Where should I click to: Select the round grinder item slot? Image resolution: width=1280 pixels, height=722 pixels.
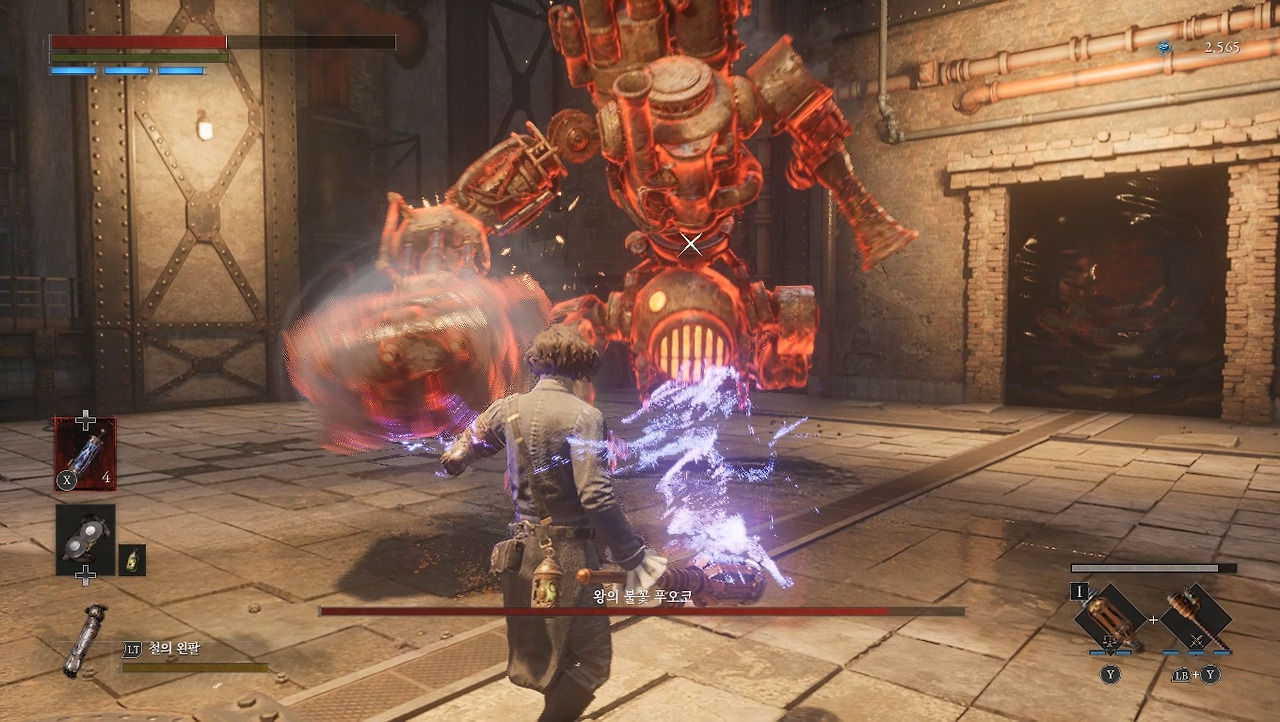click(x=85, y=539)
